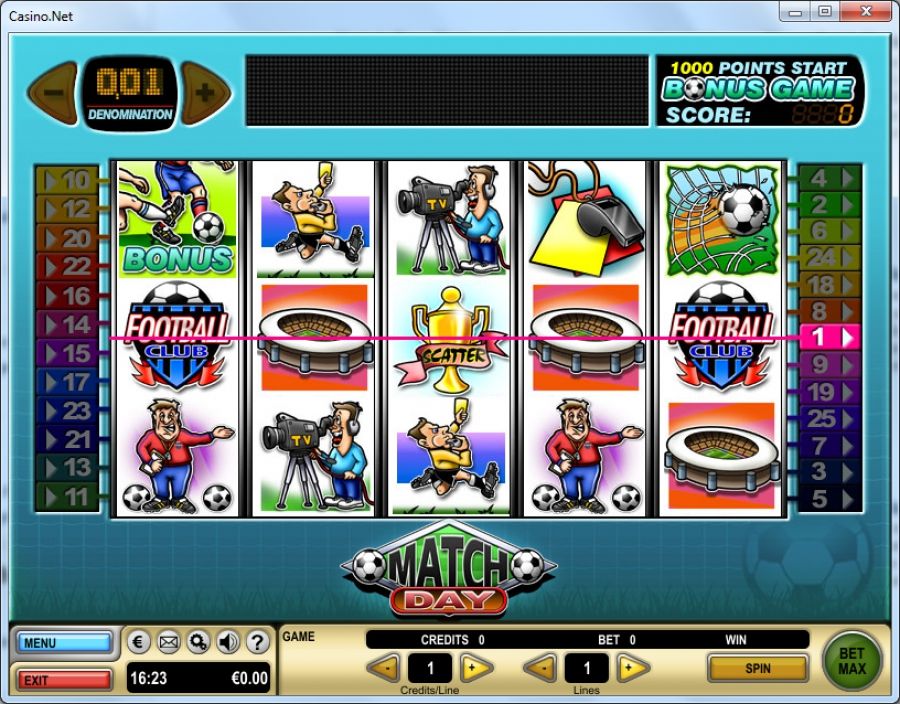The image size is (900, 704).
Task: Open the blue MENU button
Action: (x=64, y=643)
